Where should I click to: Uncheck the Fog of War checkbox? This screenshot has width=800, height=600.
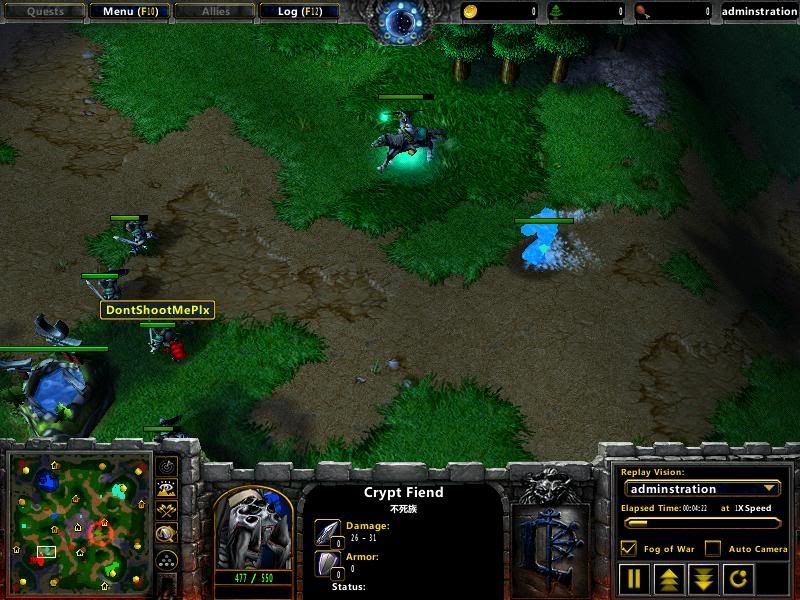click(x=629, y=548)
